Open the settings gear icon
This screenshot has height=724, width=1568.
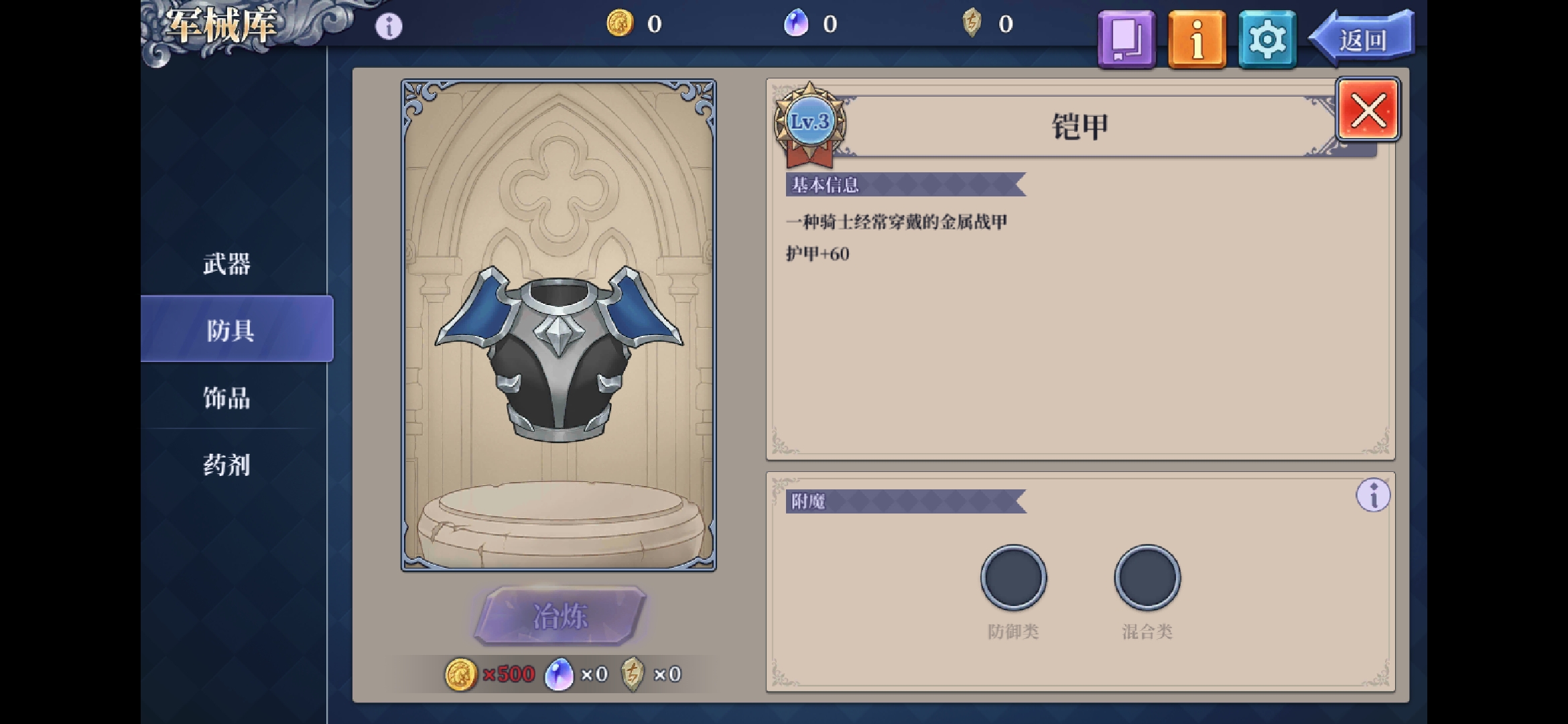1266,38
